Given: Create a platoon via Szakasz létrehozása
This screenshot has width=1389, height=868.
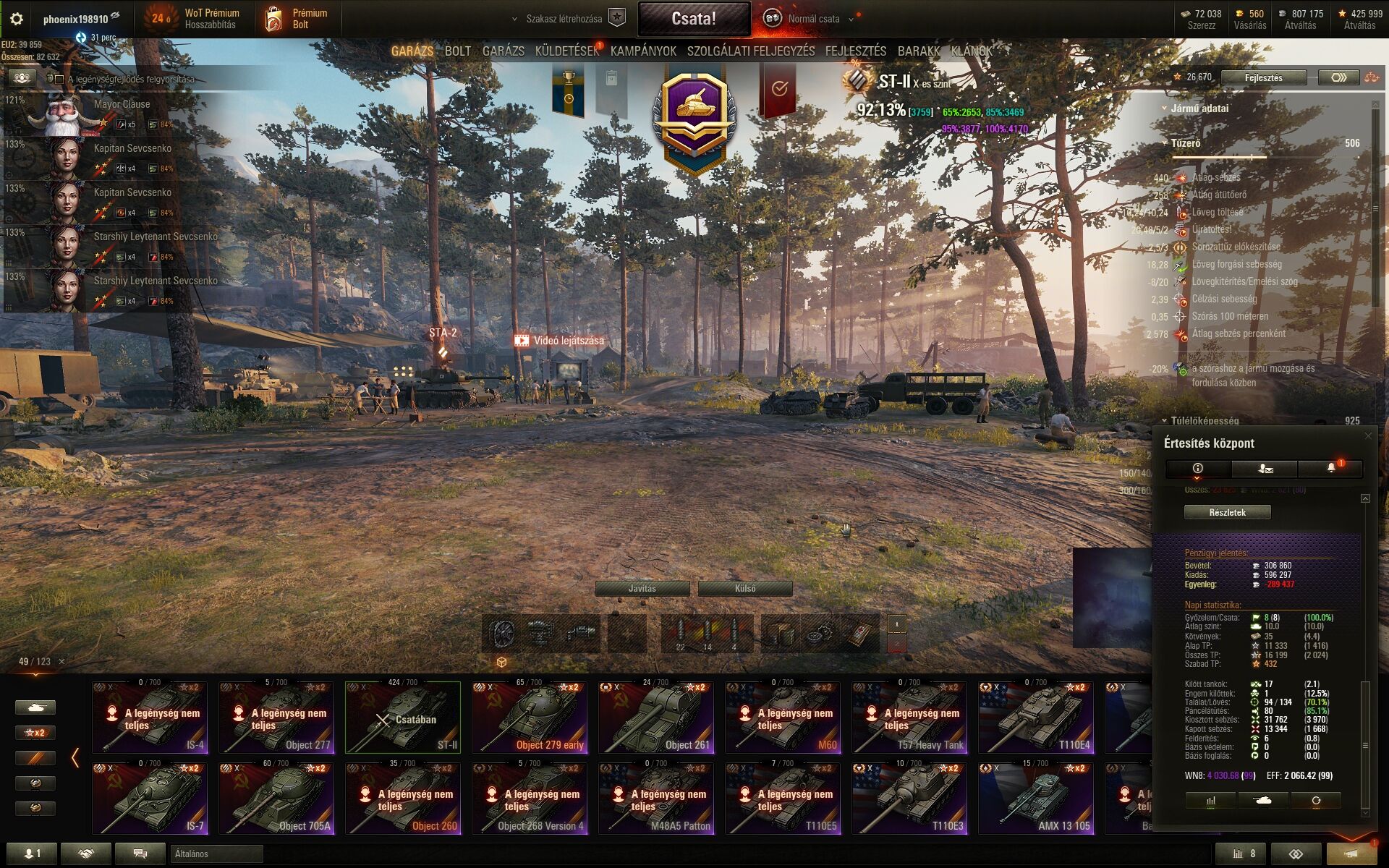Looking at the screenshot, I should point(564,19).
